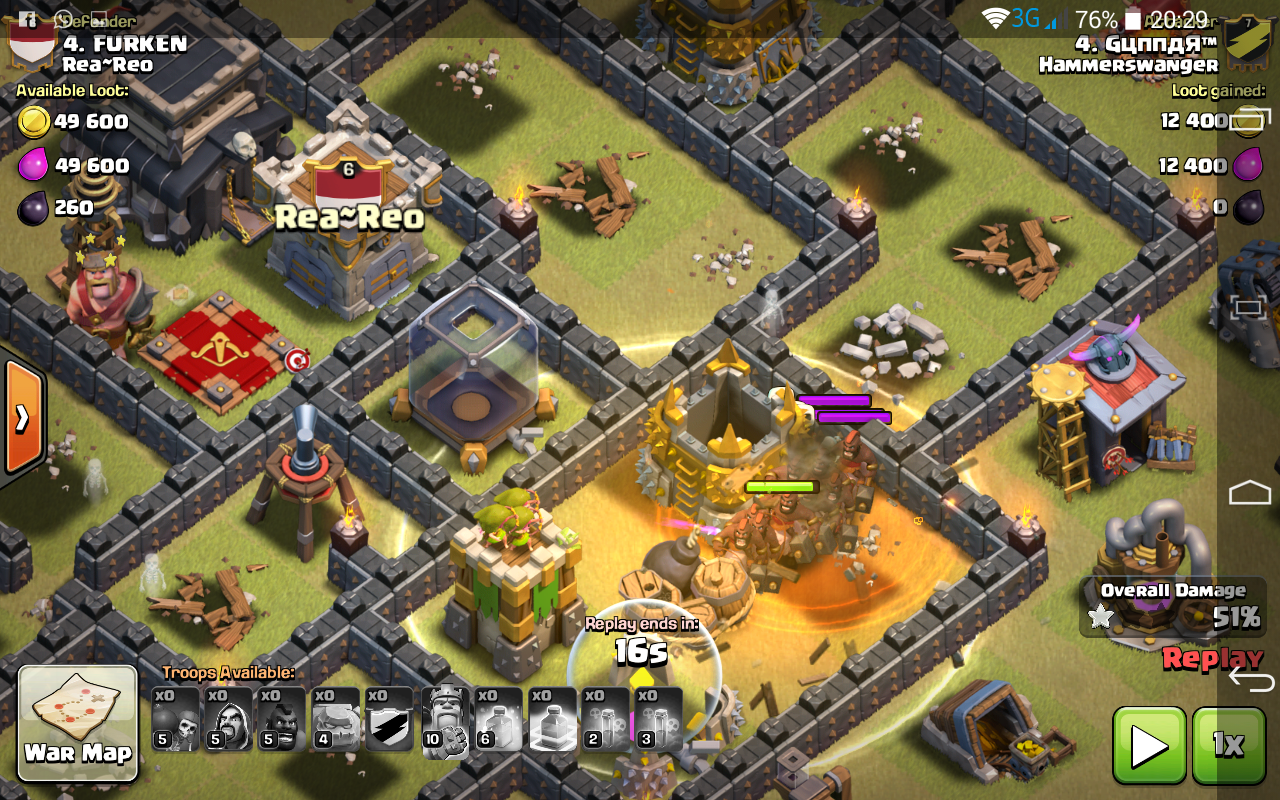1280x800 pixels.
Task: Select the Golem troop slot
Action: (x=336, y=719)
